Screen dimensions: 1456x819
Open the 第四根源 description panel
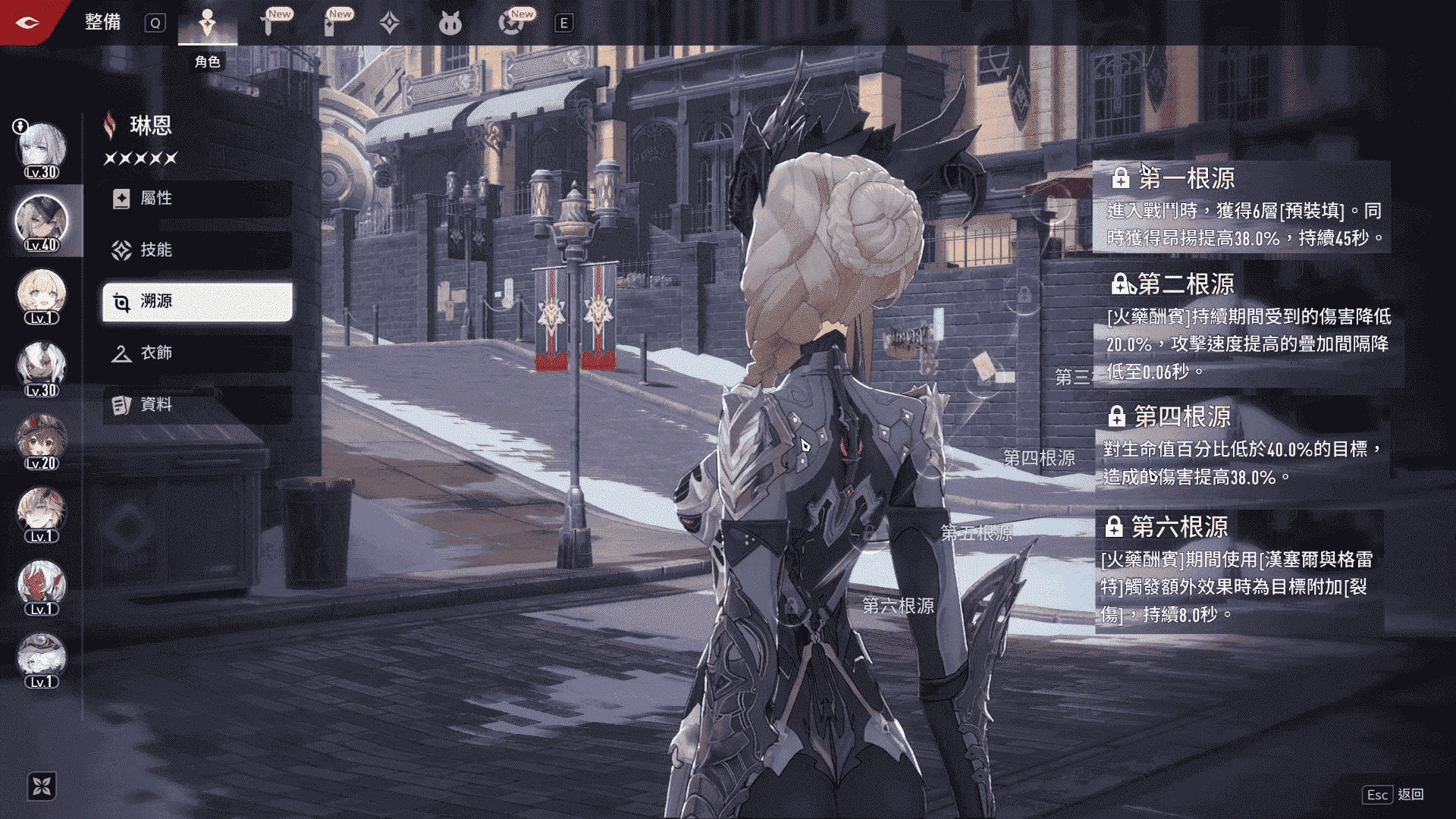coord(1241,445)
